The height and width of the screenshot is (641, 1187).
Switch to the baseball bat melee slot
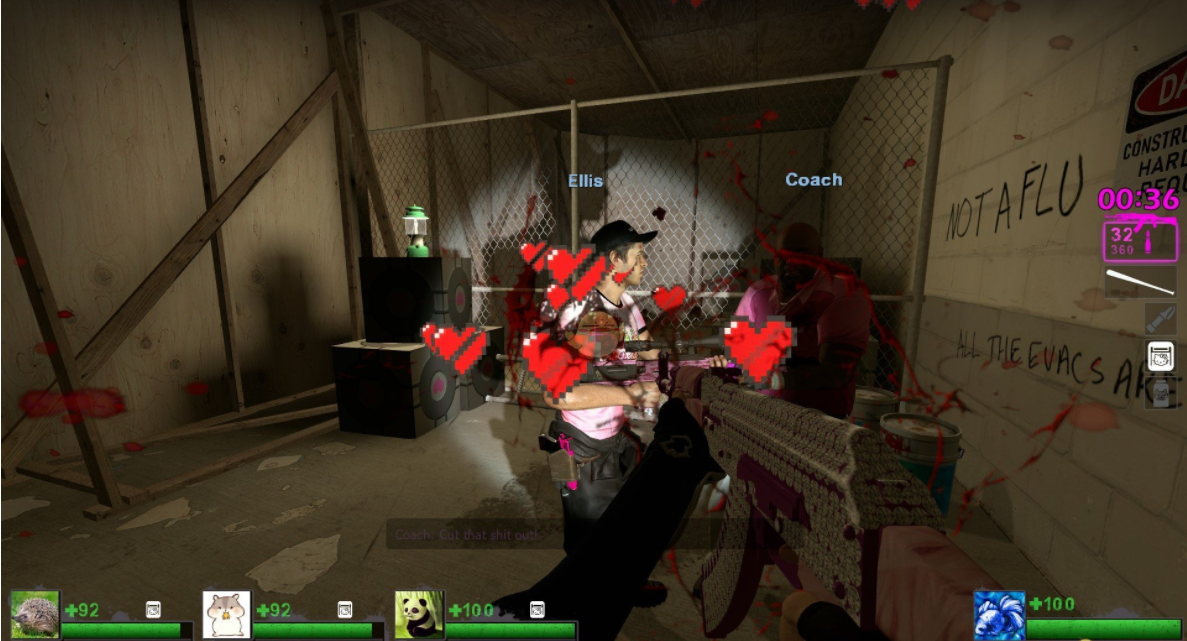point(1140,282)
